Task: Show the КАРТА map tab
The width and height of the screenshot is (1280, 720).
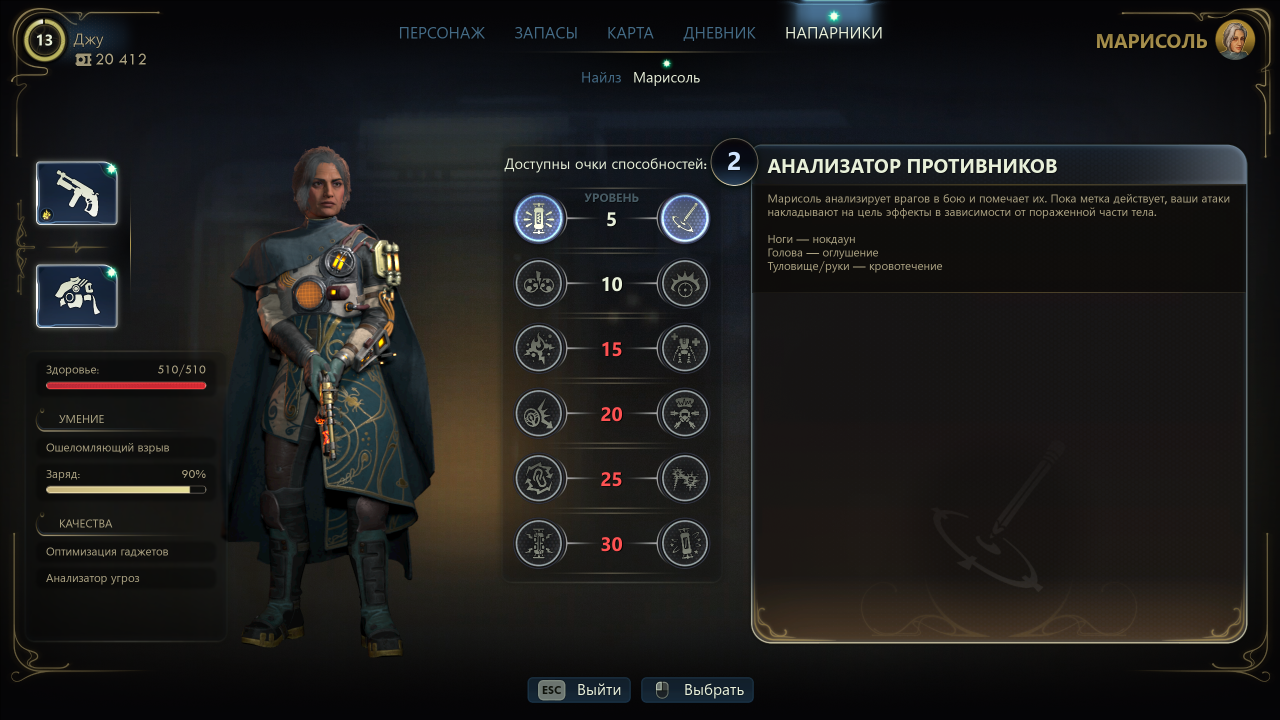Action: coord(630,33)
